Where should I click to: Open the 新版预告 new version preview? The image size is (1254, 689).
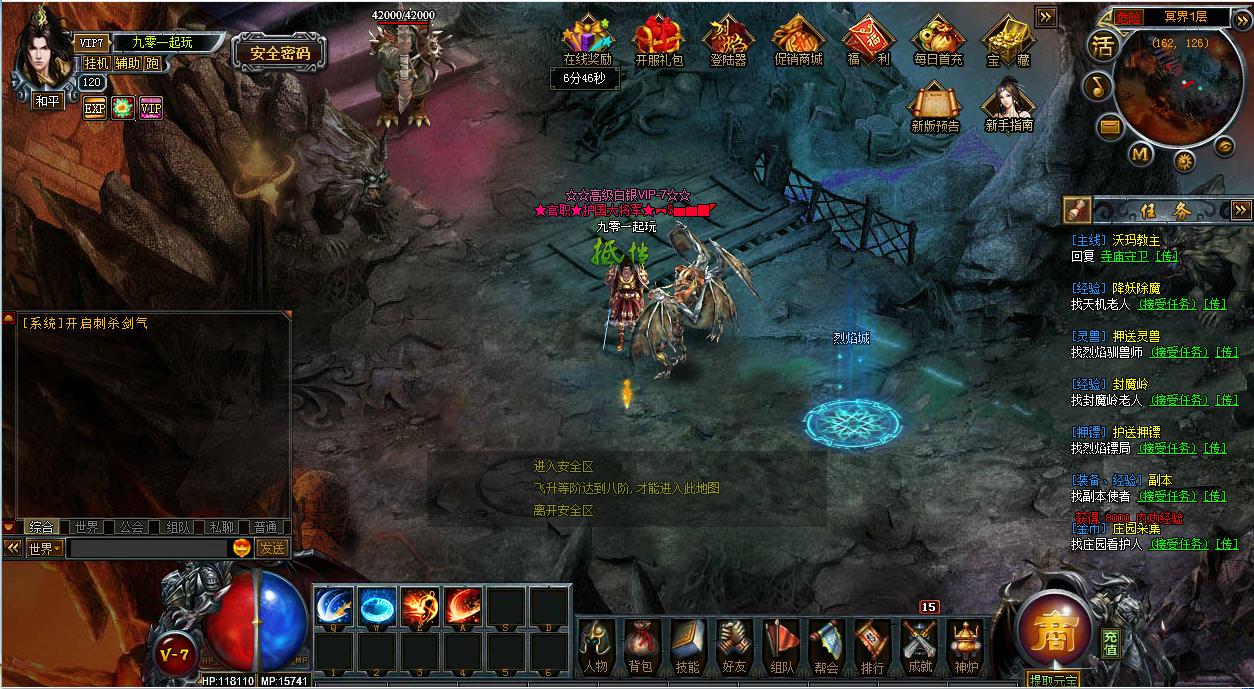pyautogui.click(x=935, y=105)
